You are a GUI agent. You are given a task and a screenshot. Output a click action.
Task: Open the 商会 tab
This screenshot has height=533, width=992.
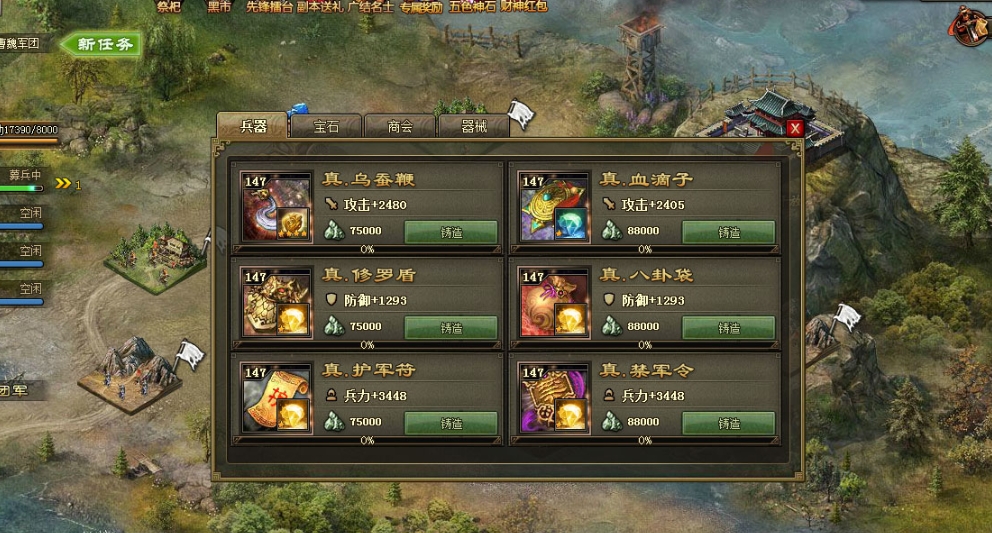coord(400,127)
